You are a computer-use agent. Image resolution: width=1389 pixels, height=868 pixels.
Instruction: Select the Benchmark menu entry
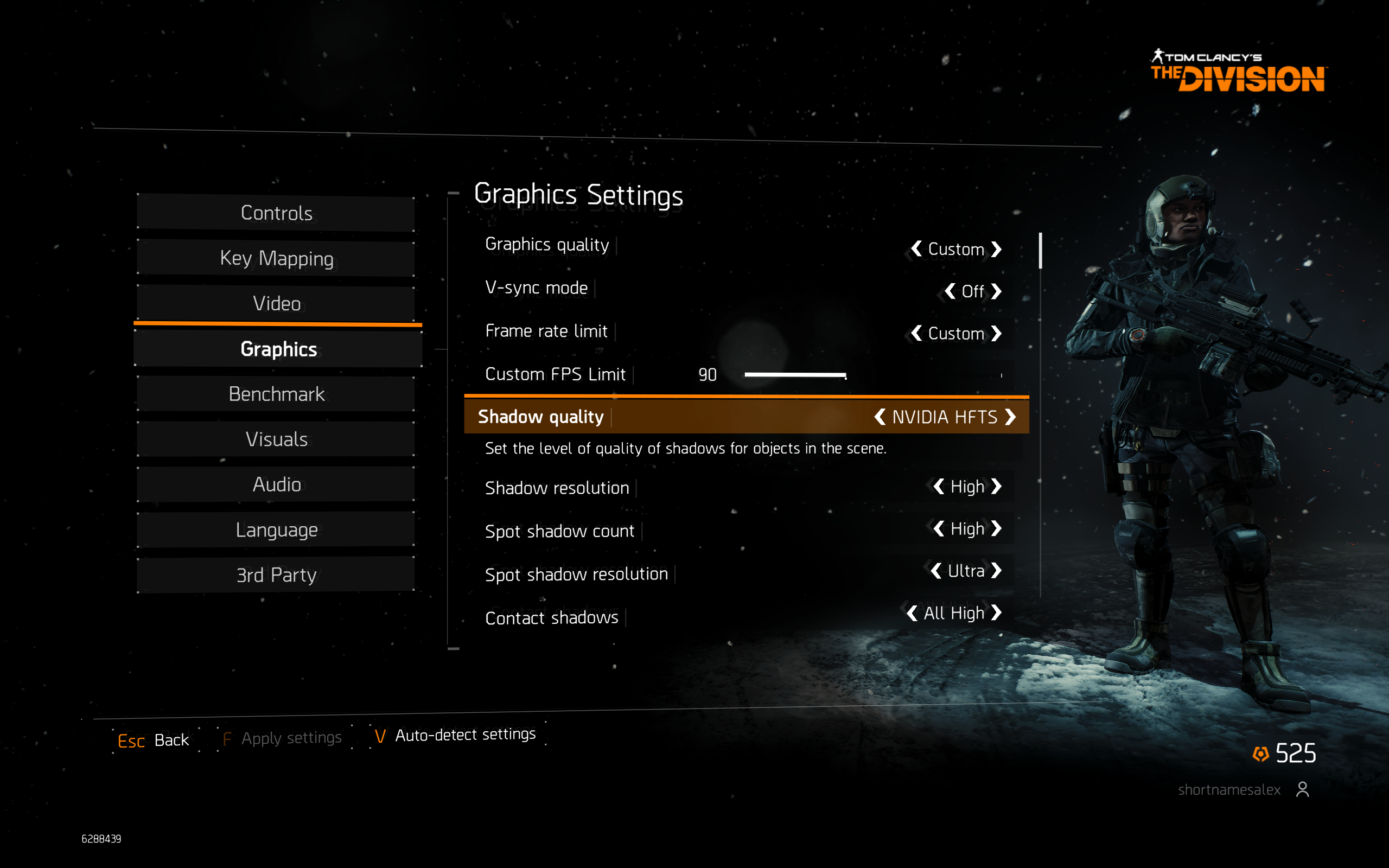point(276,394)
